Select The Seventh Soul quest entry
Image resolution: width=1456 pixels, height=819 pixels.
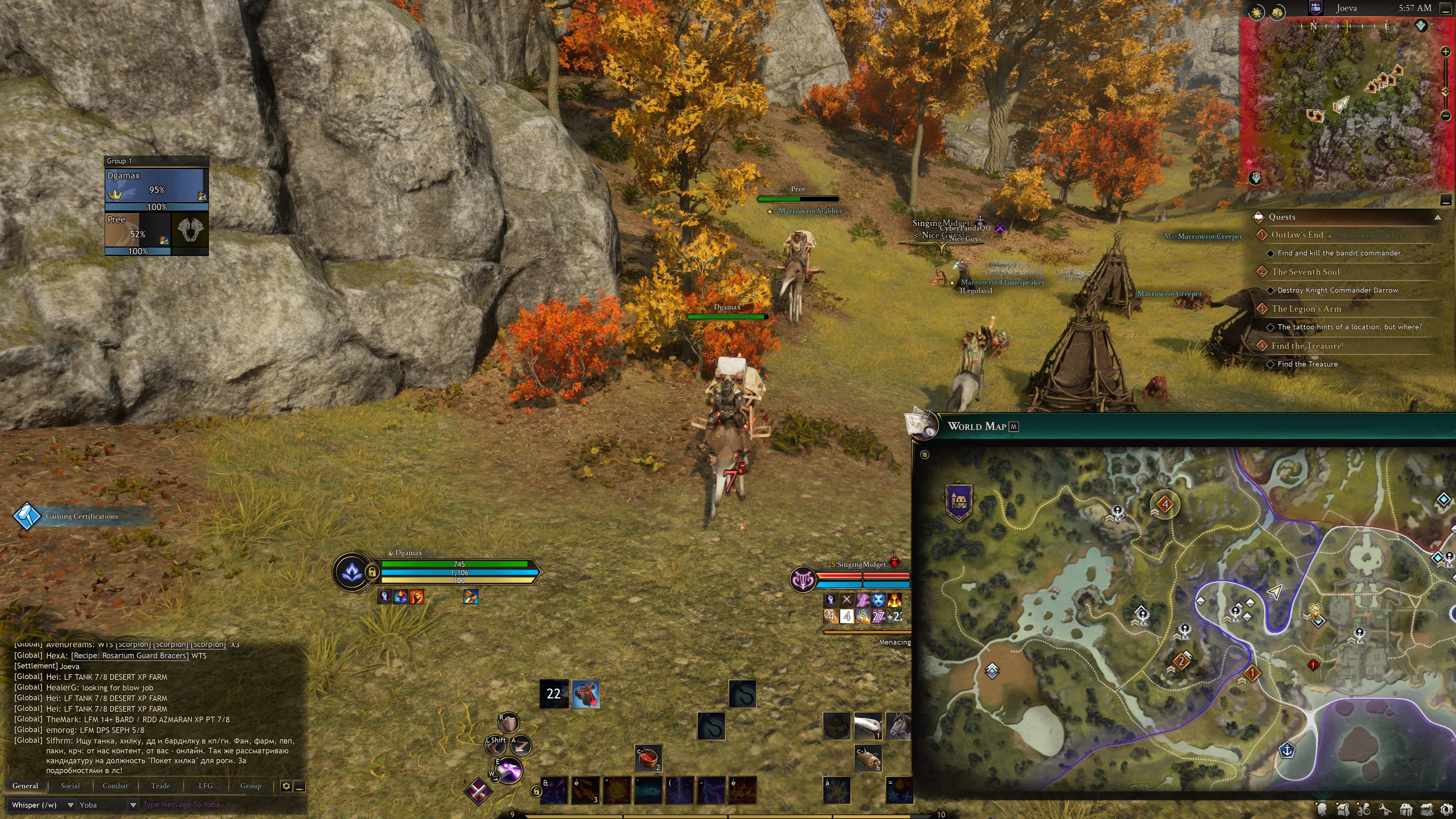1305,272
